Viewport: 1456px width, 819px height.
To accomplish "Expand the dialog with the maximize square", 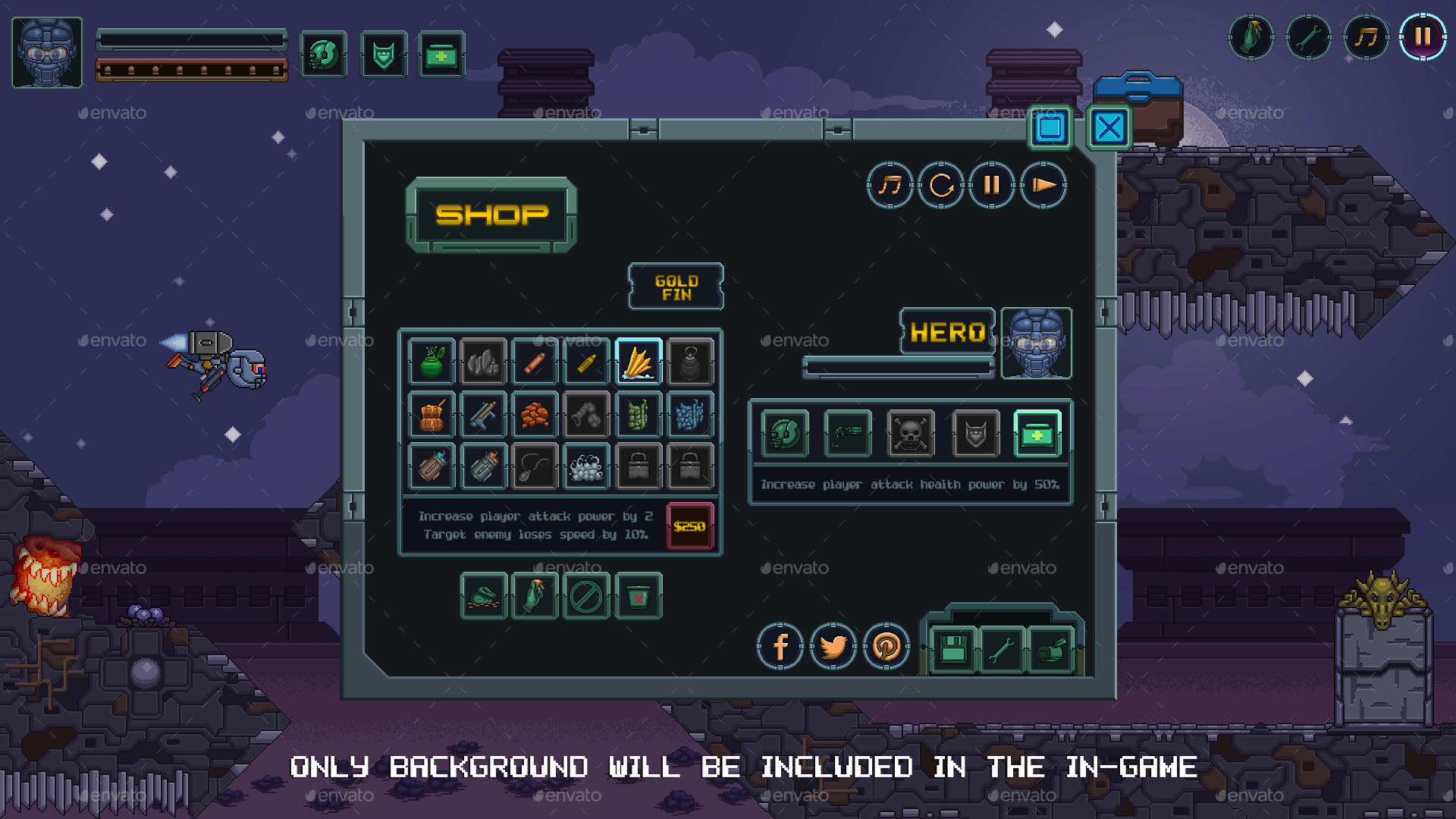I will 1051,129.
